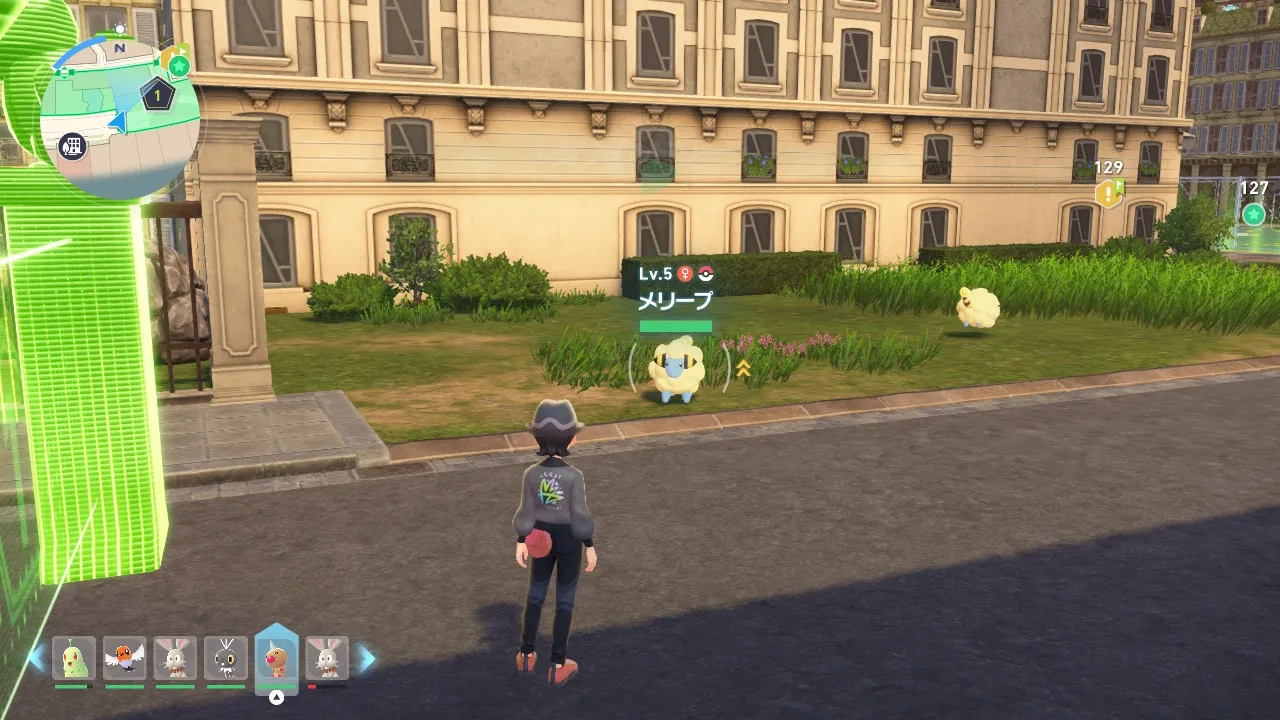The image size is (1280, 720).
Task: Select the building icon on the minimap
Action: (72, 147)
